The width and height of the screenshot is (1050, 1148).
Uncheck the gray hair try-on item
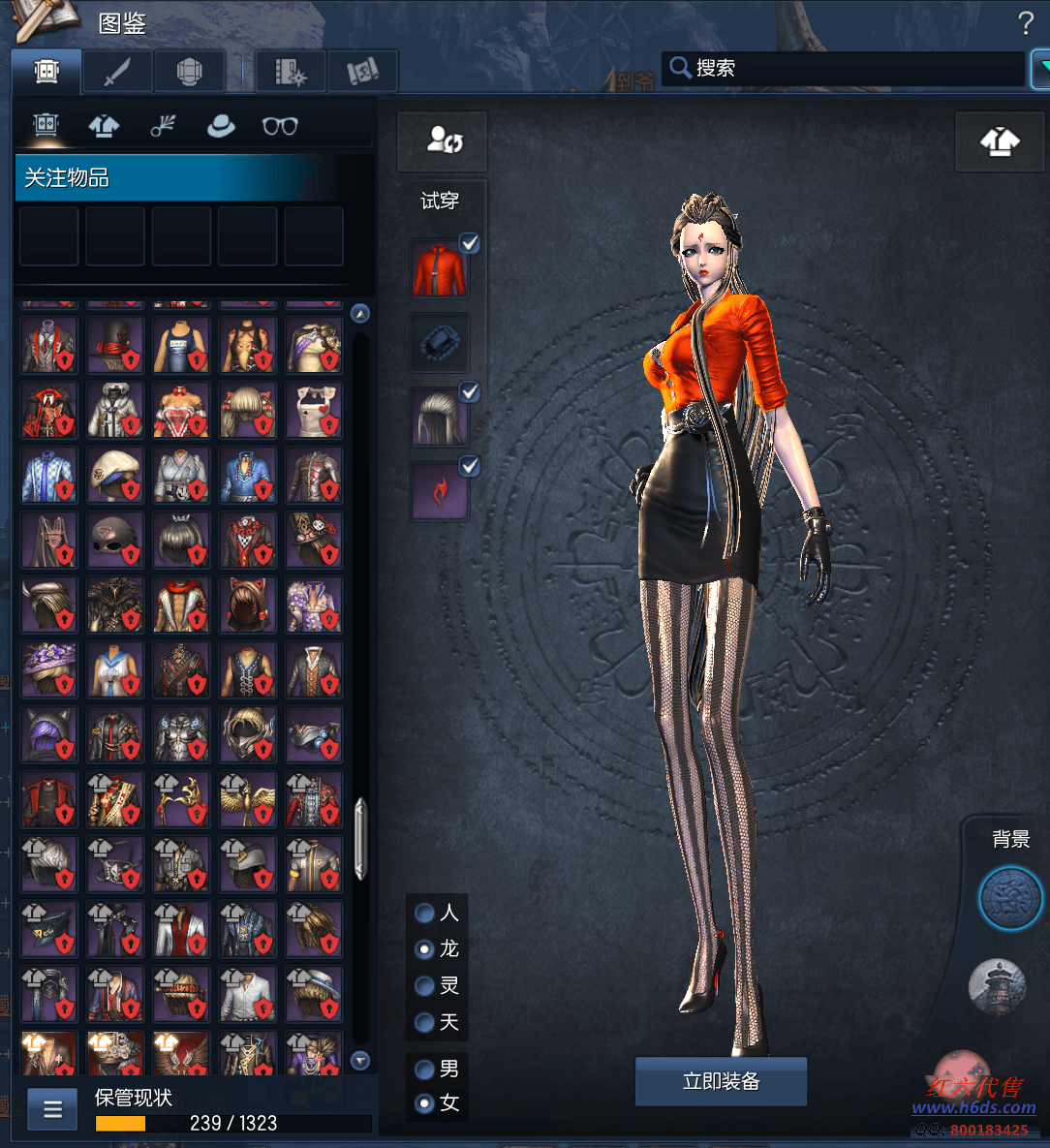point(470,392)
